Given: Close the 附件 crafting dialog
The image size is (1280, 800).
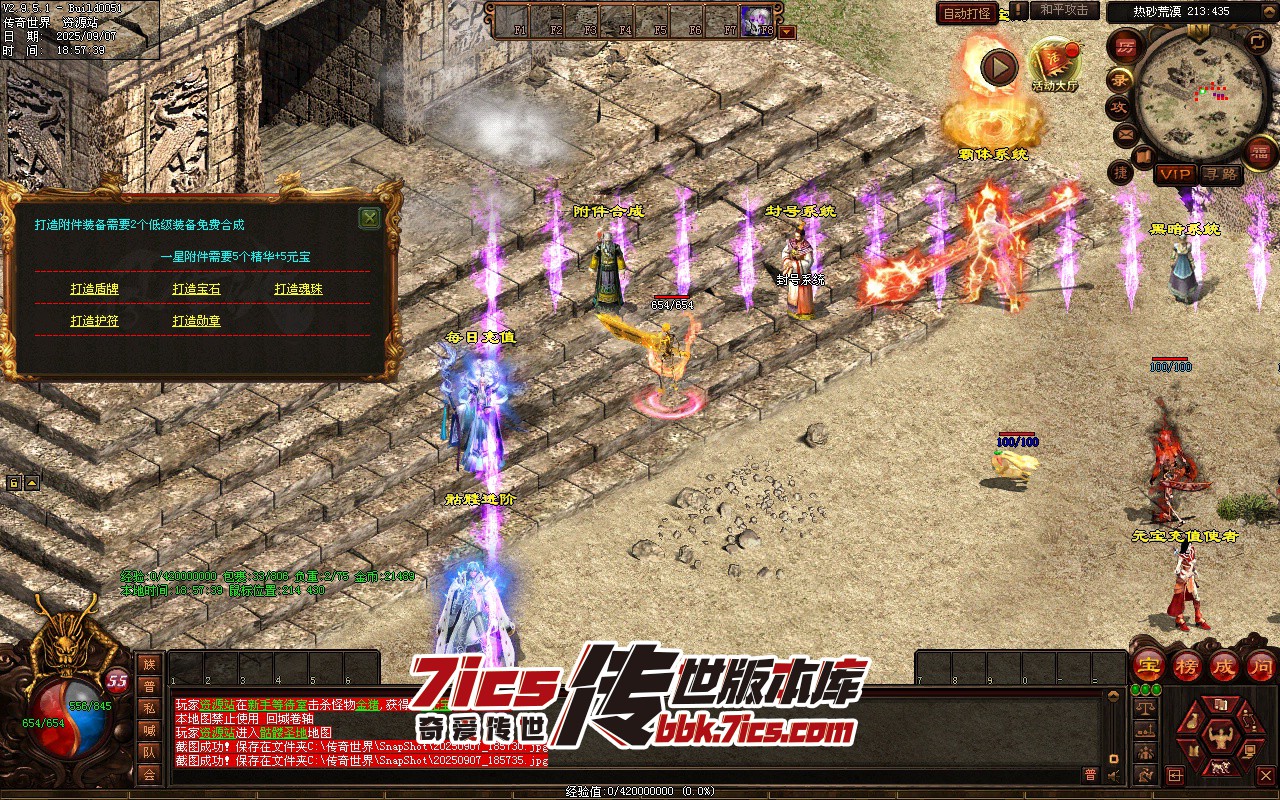Looking at the screenshot, I should point(369,218).
